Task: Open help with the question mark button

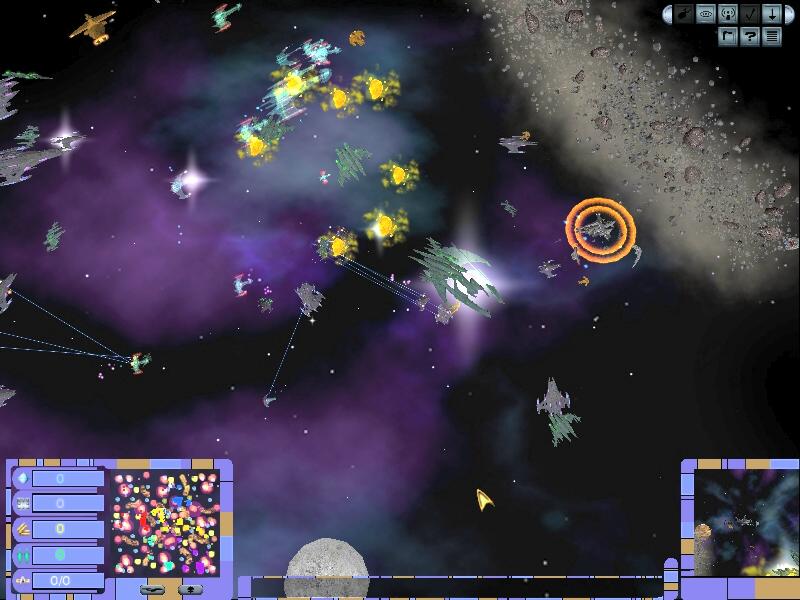Action: (750, 37)
